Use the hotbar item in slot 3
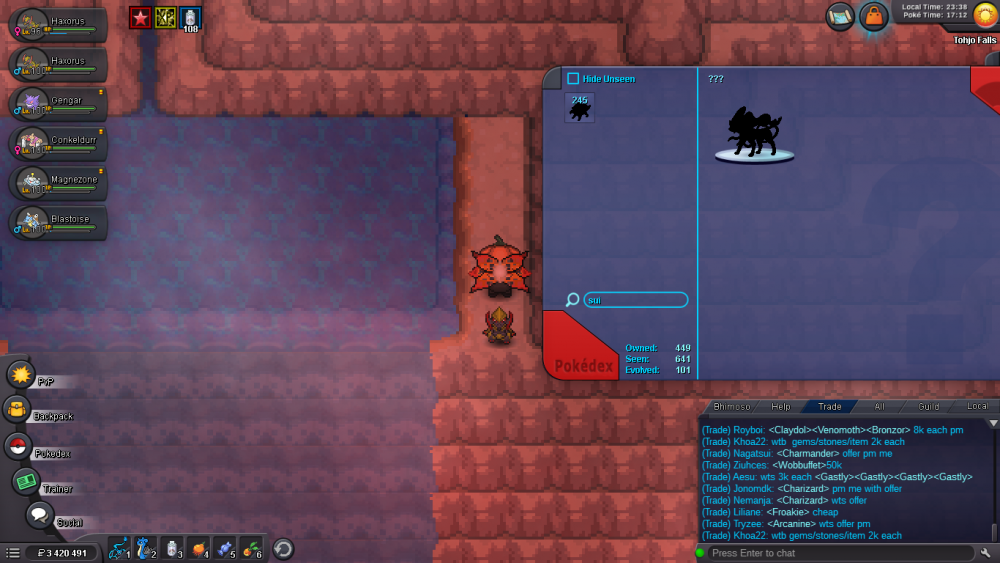The width and height of the screenshot is (1000, 563). click(172, 548)
